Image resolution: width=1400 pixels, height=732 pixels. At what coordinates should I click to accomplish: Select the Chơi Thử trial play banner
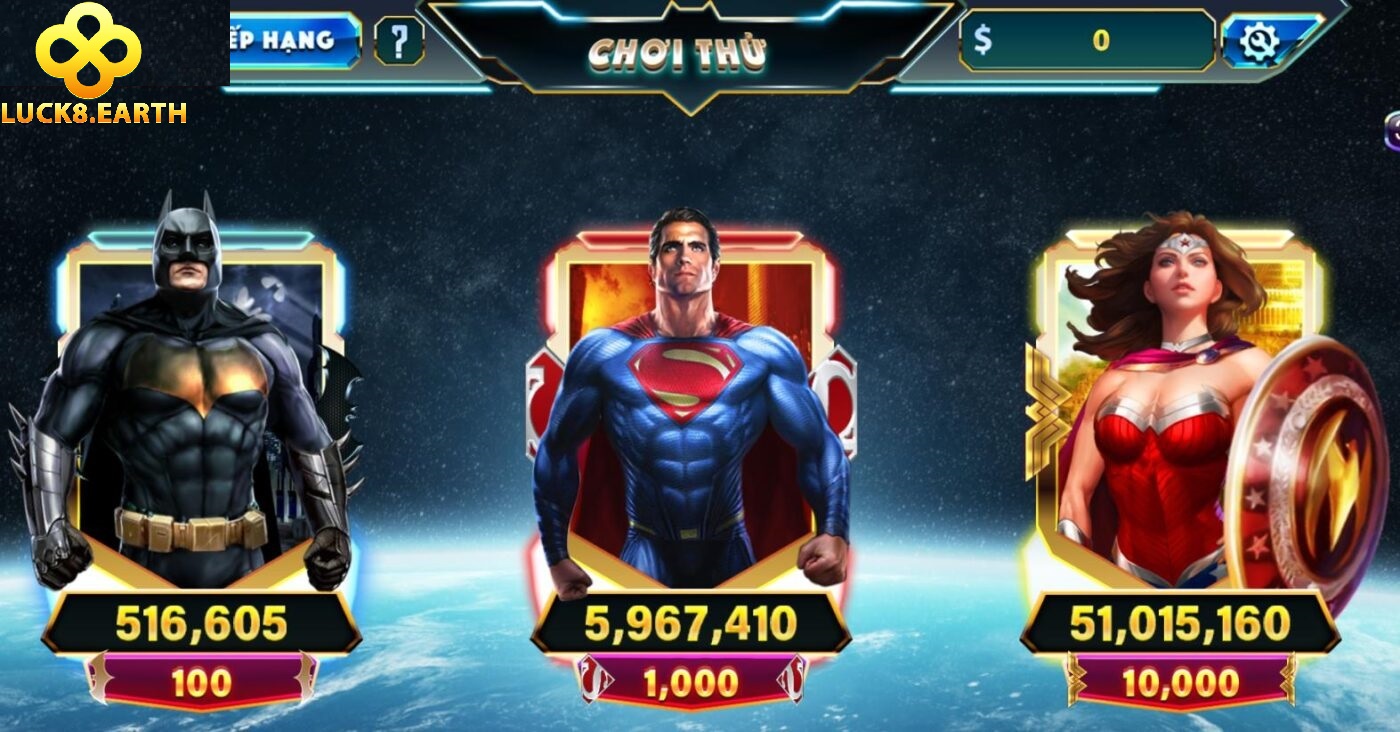coord(678,54)
